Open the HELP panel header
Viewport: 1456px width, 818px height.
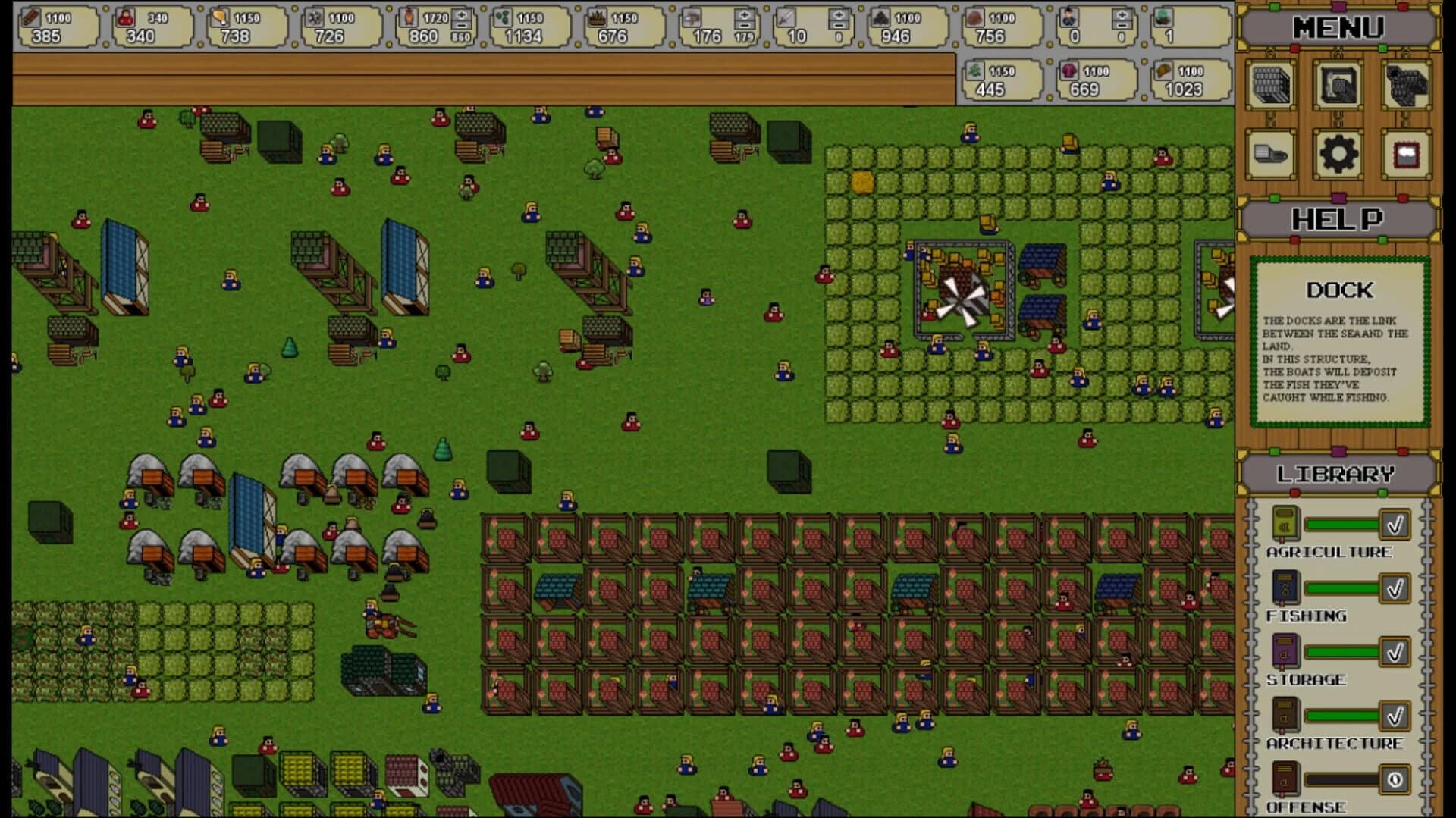(x=1339, y=219)
